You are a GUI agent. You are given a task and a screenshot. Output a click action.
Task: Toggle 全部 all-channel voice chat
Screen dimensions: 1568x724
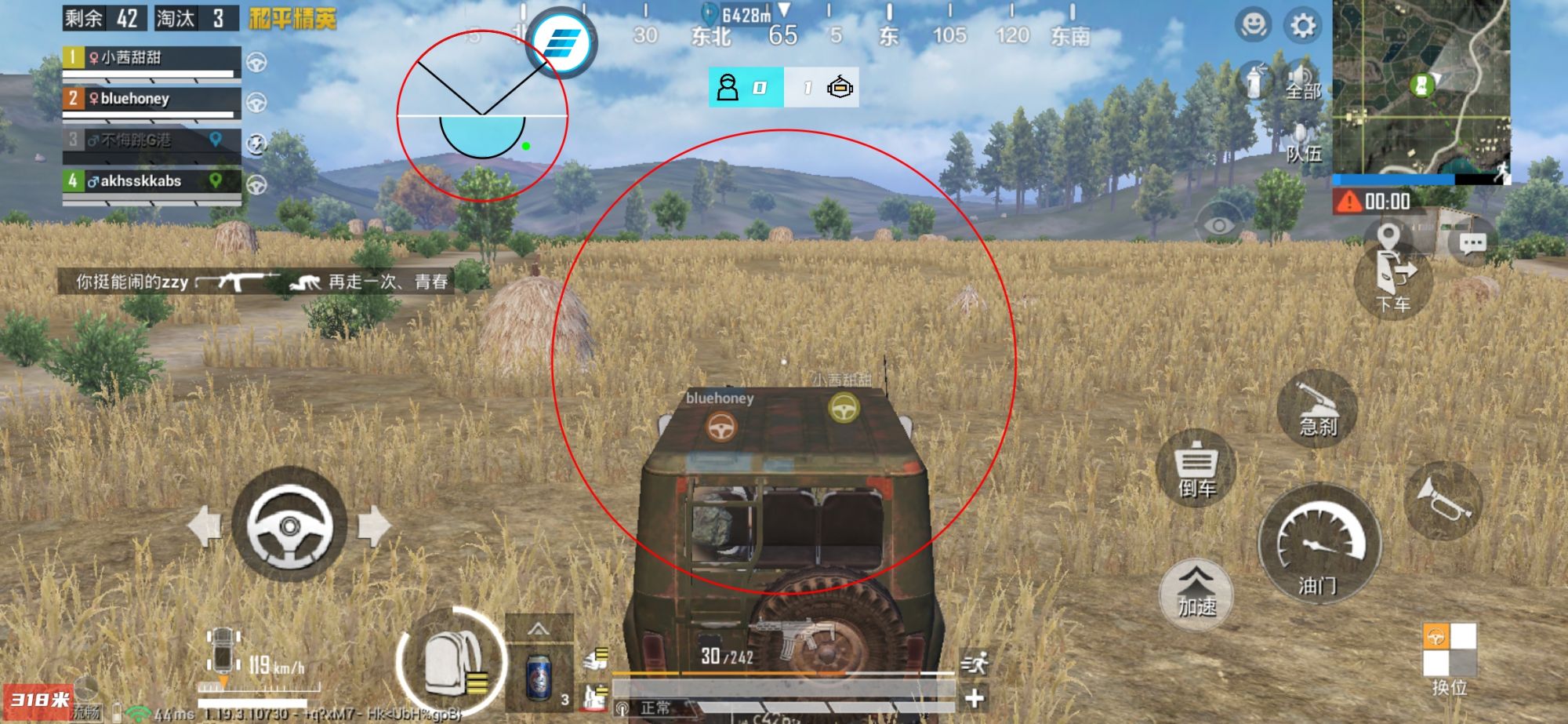pos(1303,79)
